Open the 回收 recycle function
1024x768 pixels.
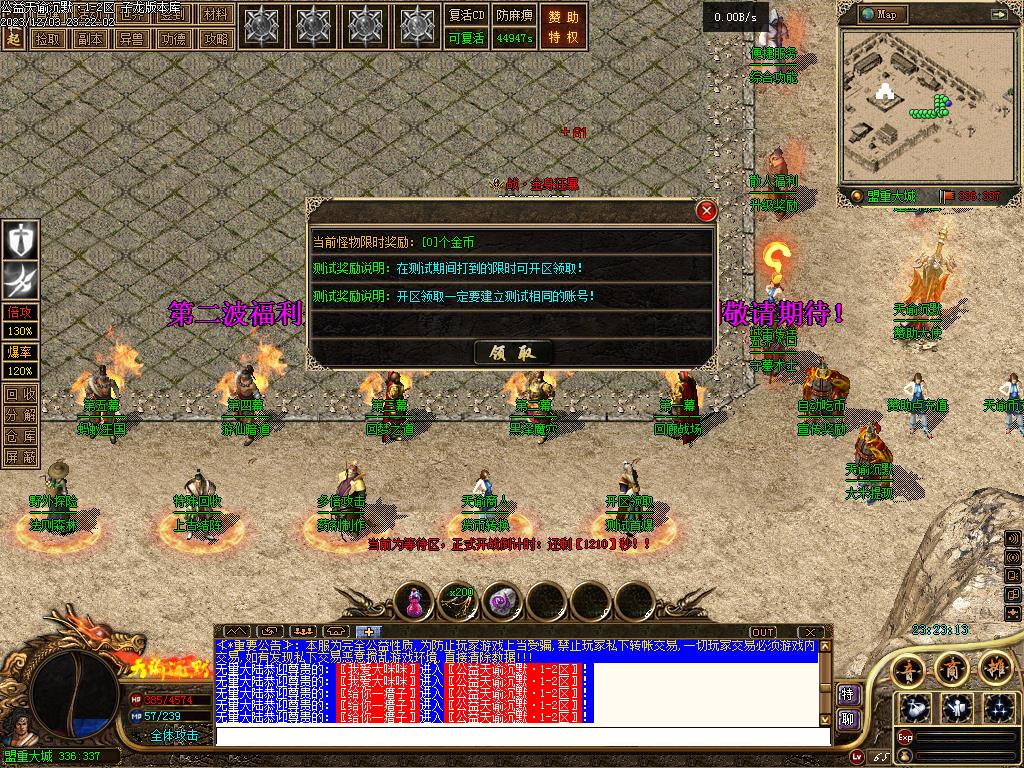[21, 394]
